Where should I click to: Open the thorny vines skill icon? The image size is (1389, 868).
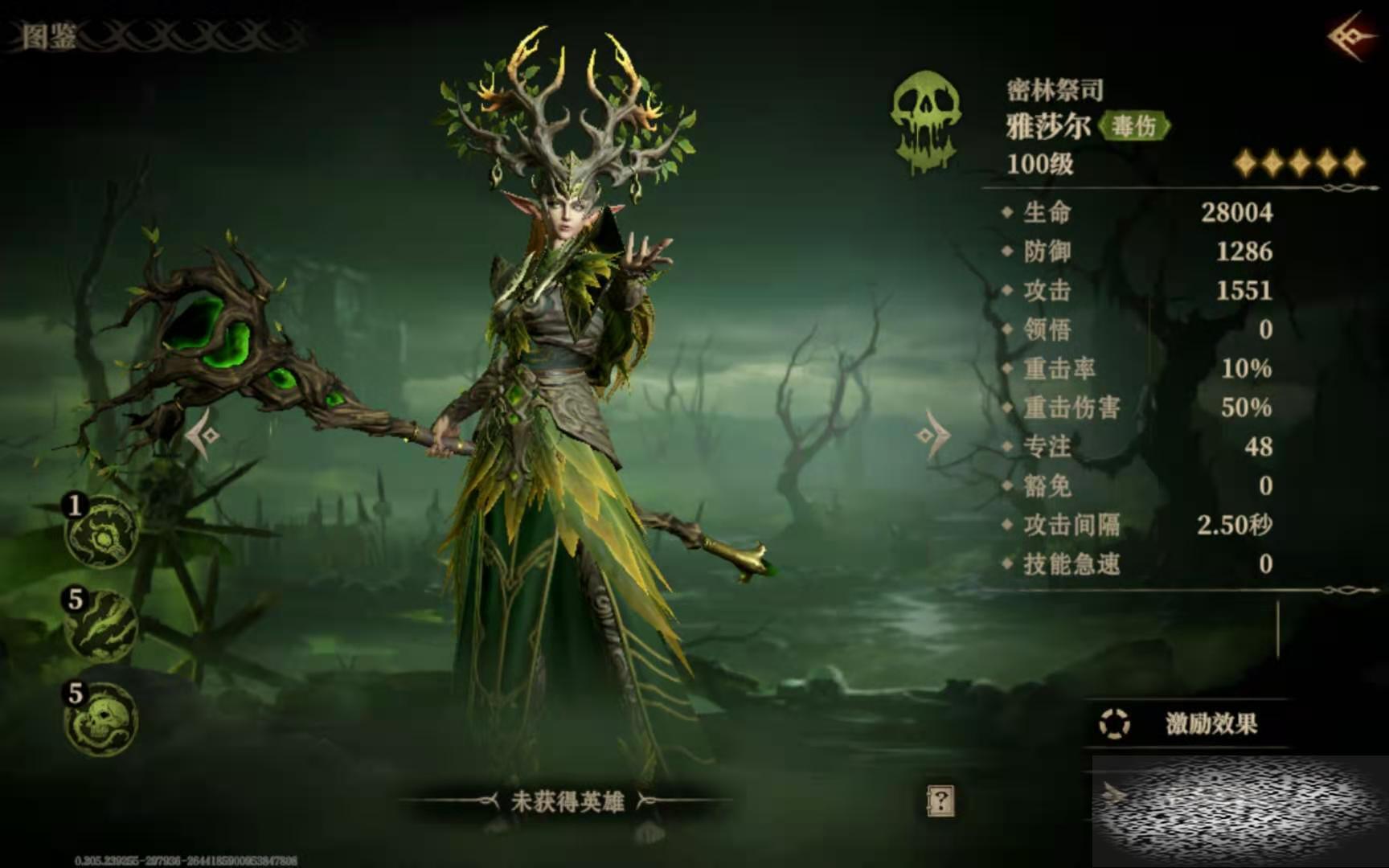click(x=102, y=626)
